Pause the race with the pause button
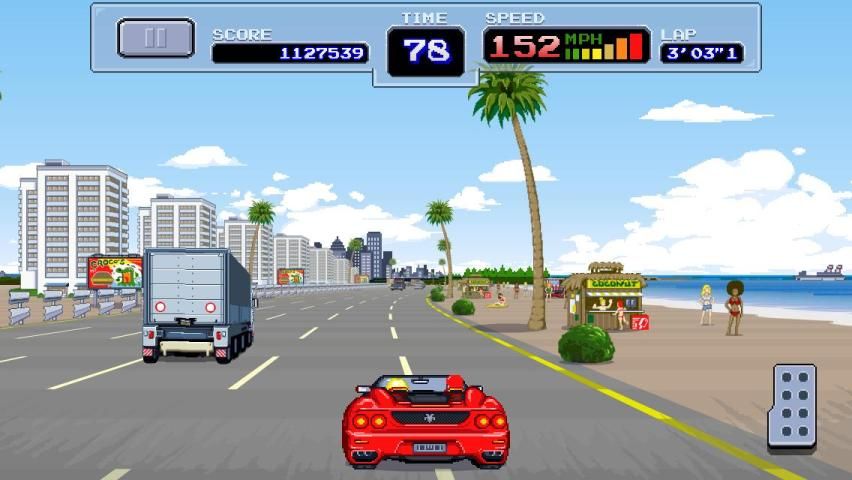Viewport: 852px width, 480px height. click(155, 38)
